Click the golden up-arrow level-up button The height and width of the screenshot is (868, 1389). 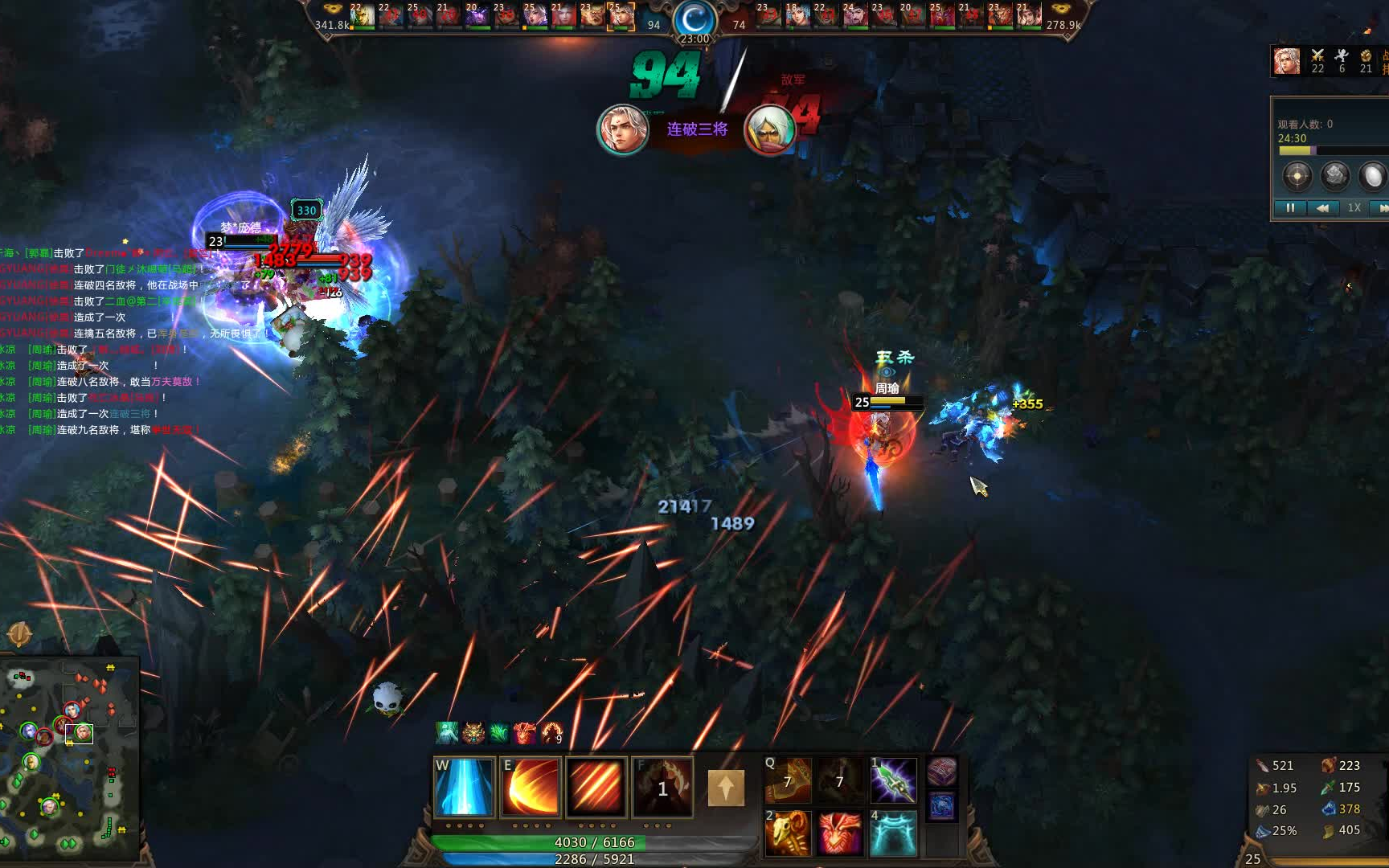pos(726,788)
